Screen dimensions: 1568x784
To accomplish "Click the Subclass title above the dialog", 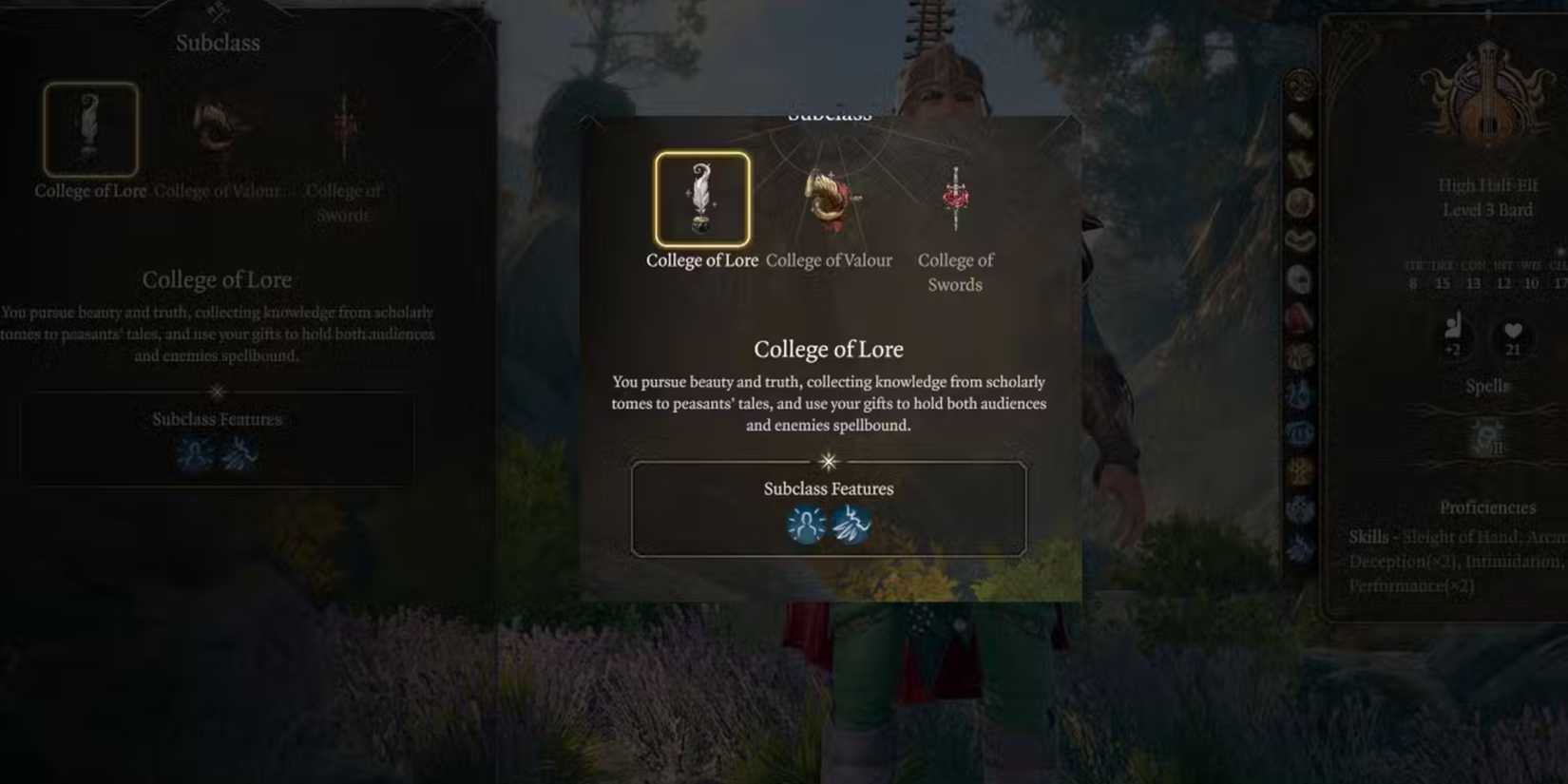I will click(x=829, y=114).
